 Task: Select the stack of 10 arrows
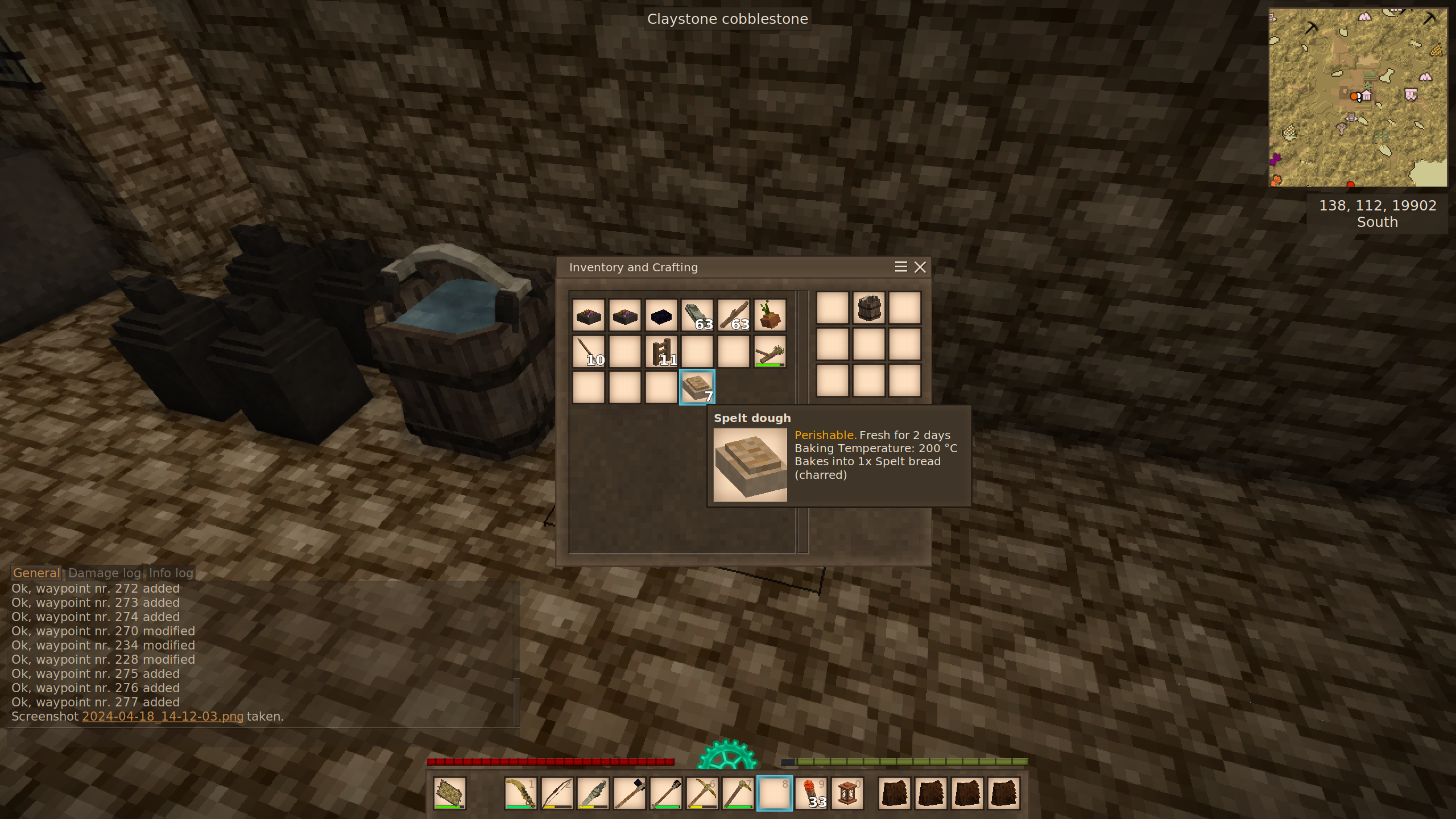(x=588, y=351)
